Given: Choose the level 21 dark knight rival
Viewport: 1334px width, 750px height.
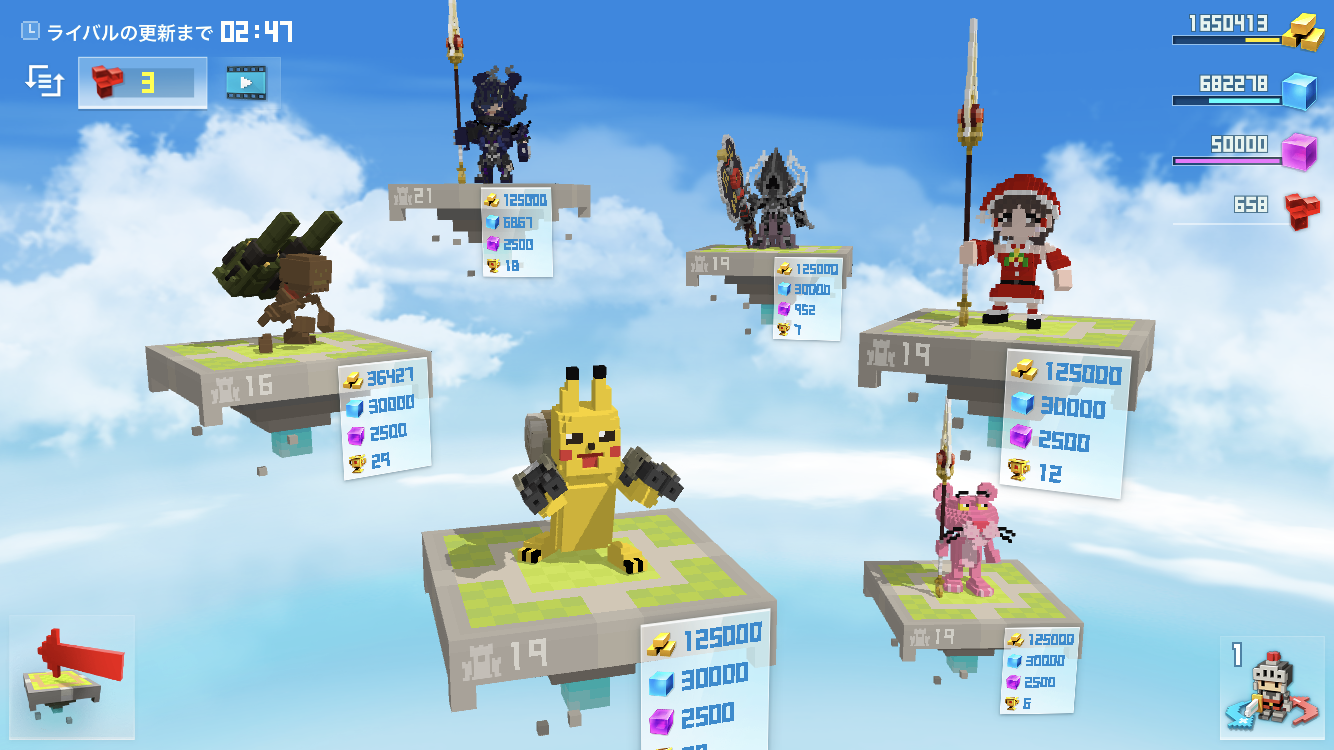Looking at the screenshot, I should 491,129.
